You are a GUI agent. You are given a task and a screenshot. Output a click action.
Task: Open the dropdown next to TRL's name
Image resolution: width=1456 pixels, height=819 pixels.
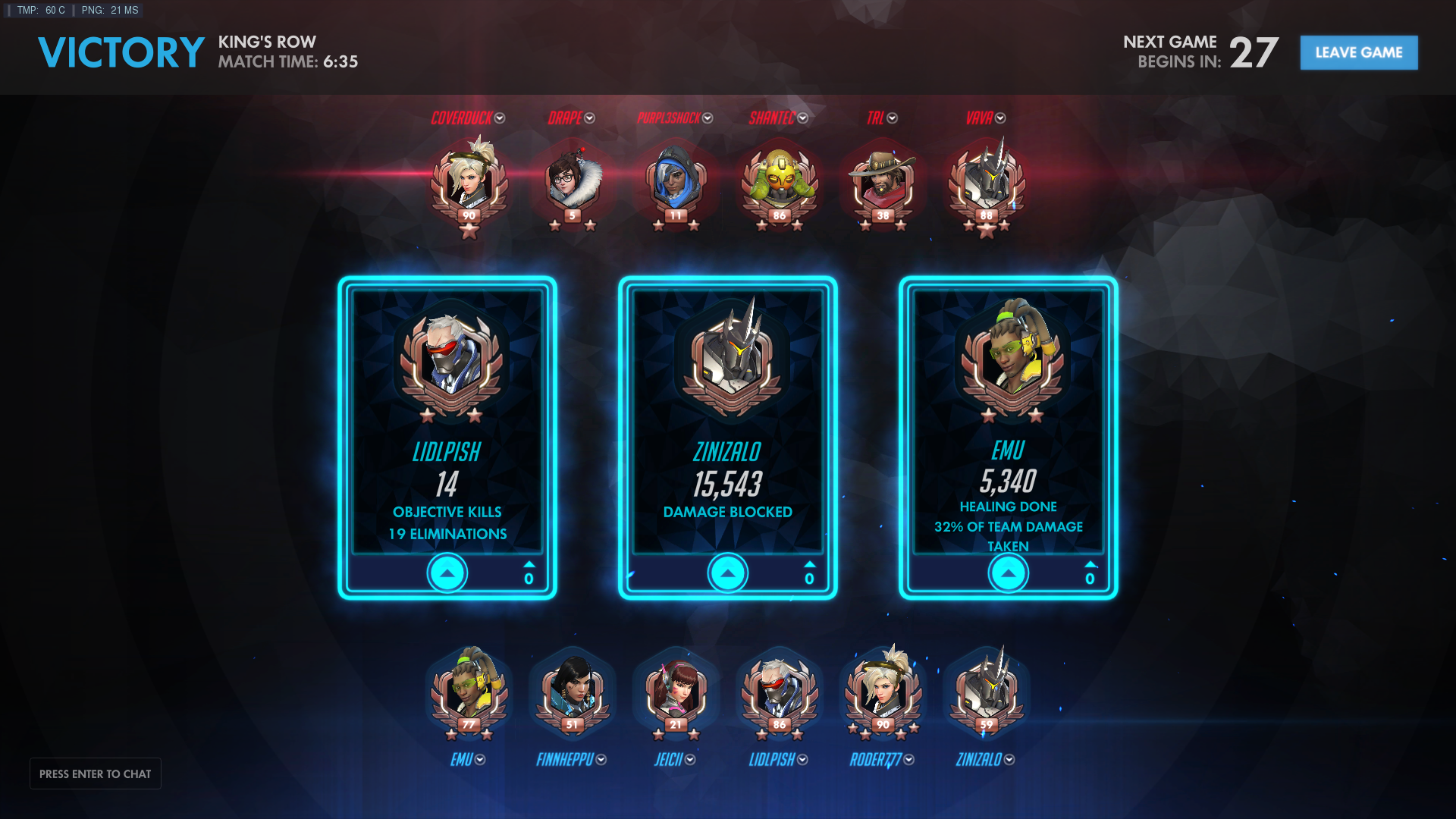[893, 118]
